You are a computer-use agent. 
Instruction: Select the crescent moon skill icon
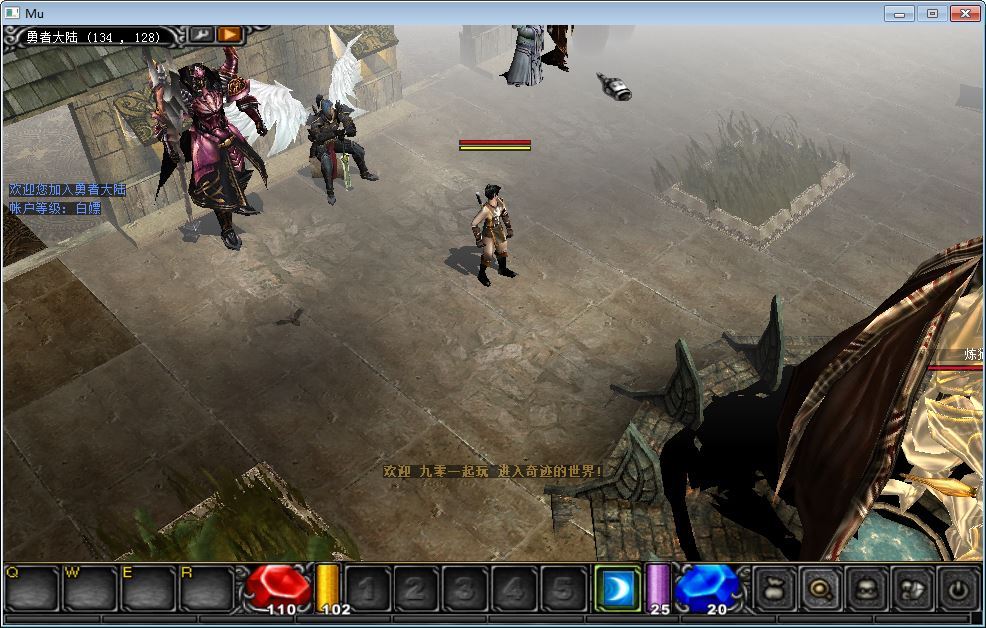pos(617,588)
